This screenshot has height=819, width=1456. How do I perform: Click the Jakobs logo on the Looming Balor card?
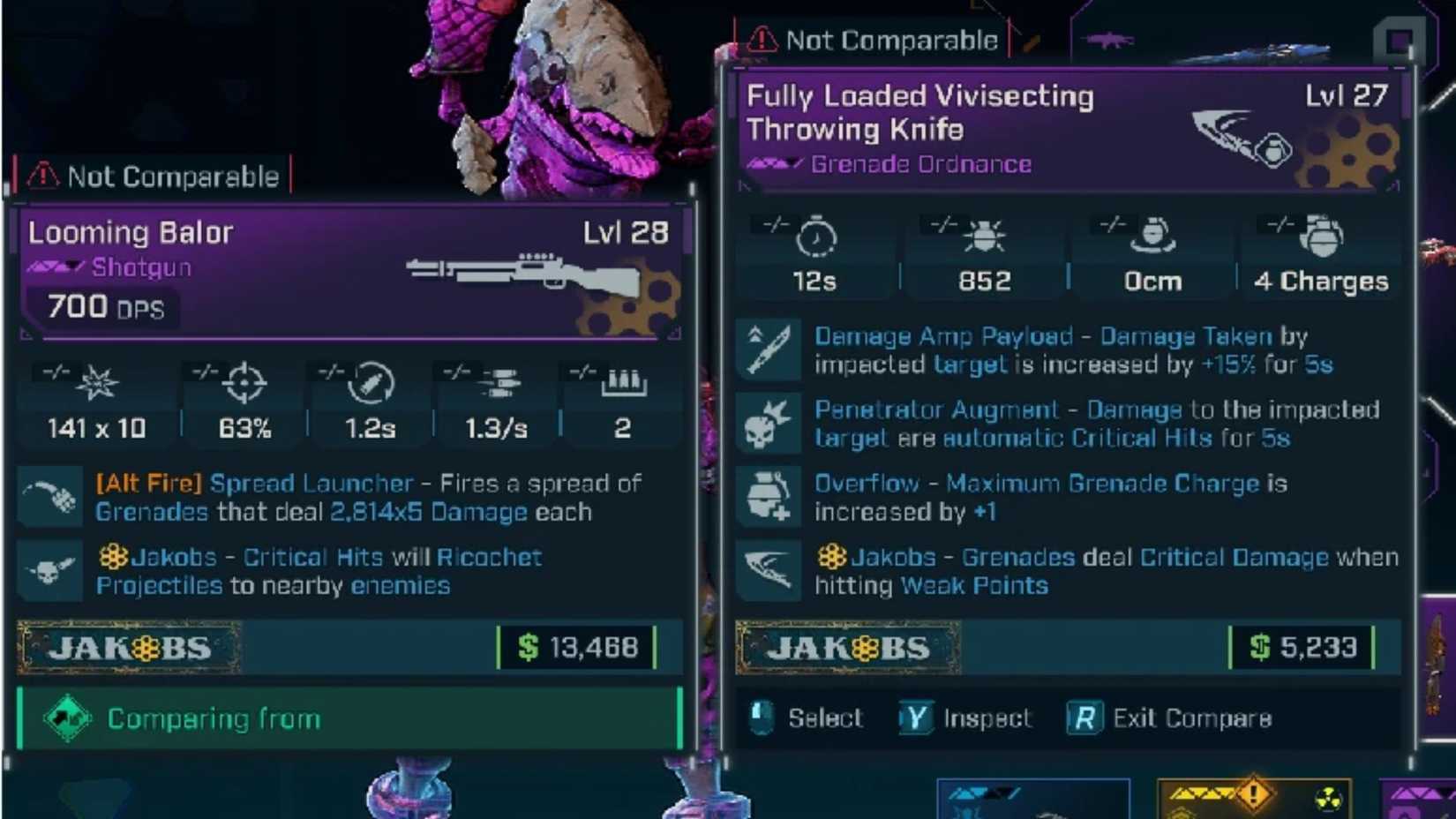[x=131, y=648]
